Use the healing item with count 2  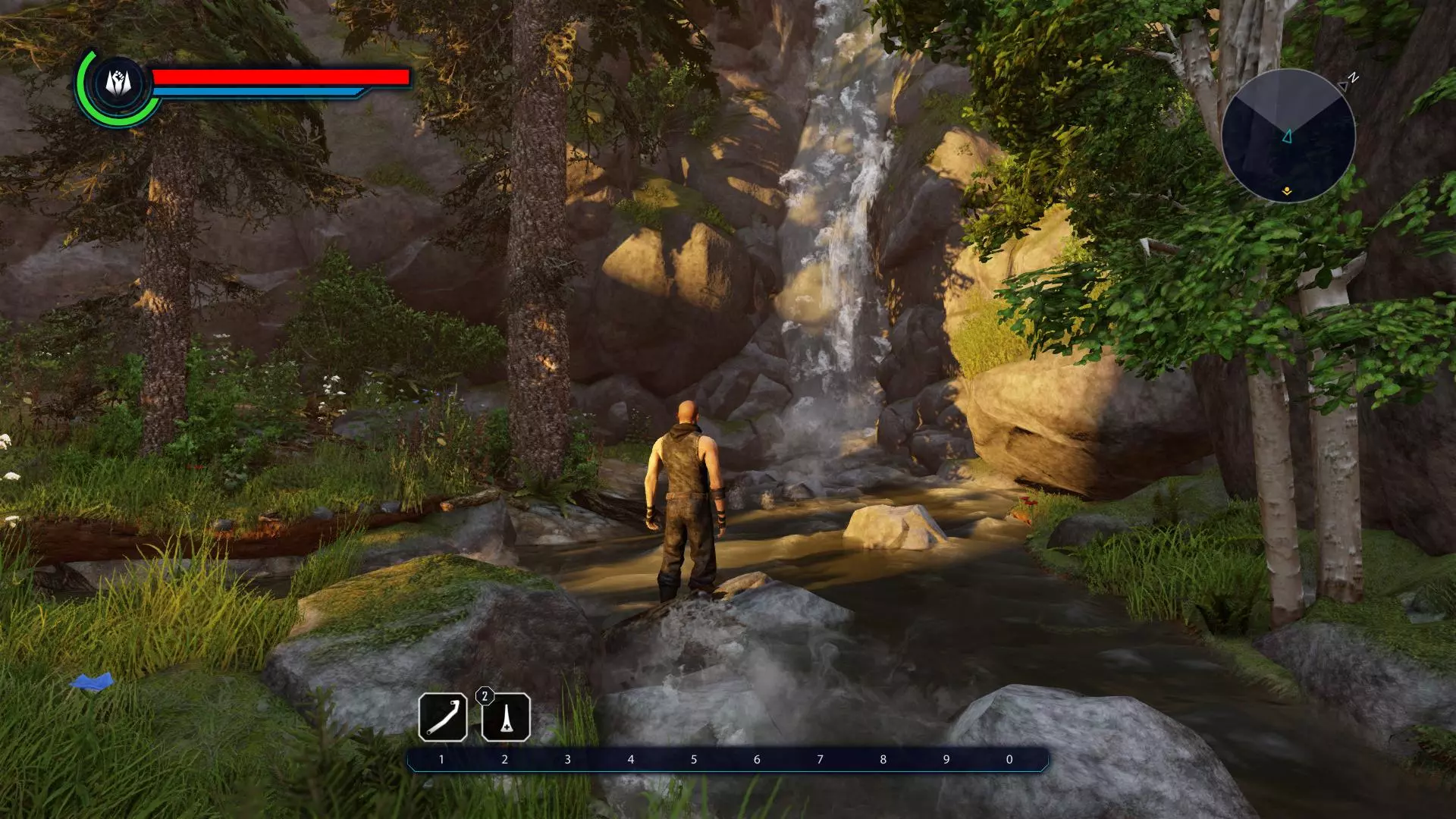coord(506,717)
